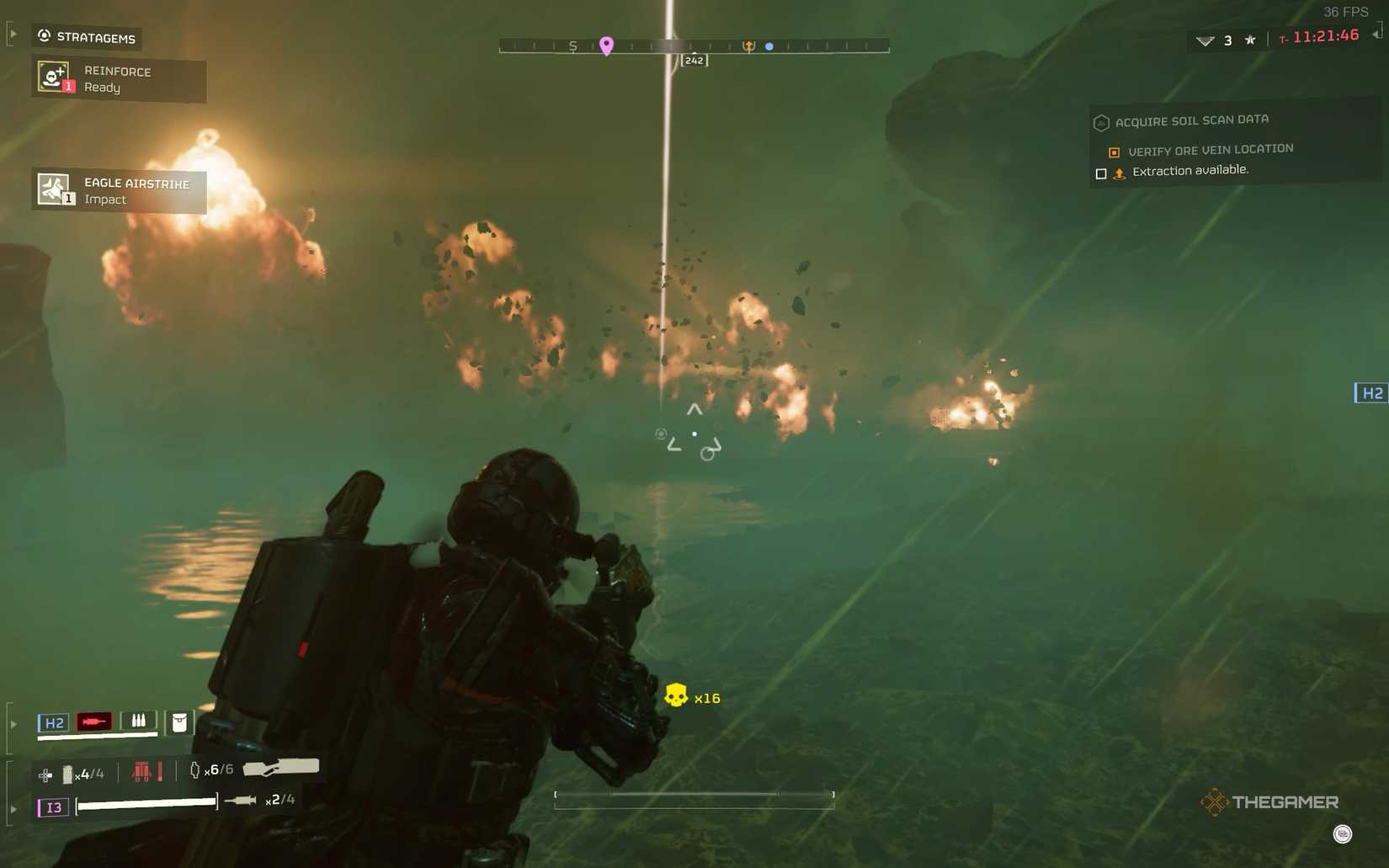Click the white backpack pouch icon
The height and width of the screenshot is (868, 1389).
179,722
